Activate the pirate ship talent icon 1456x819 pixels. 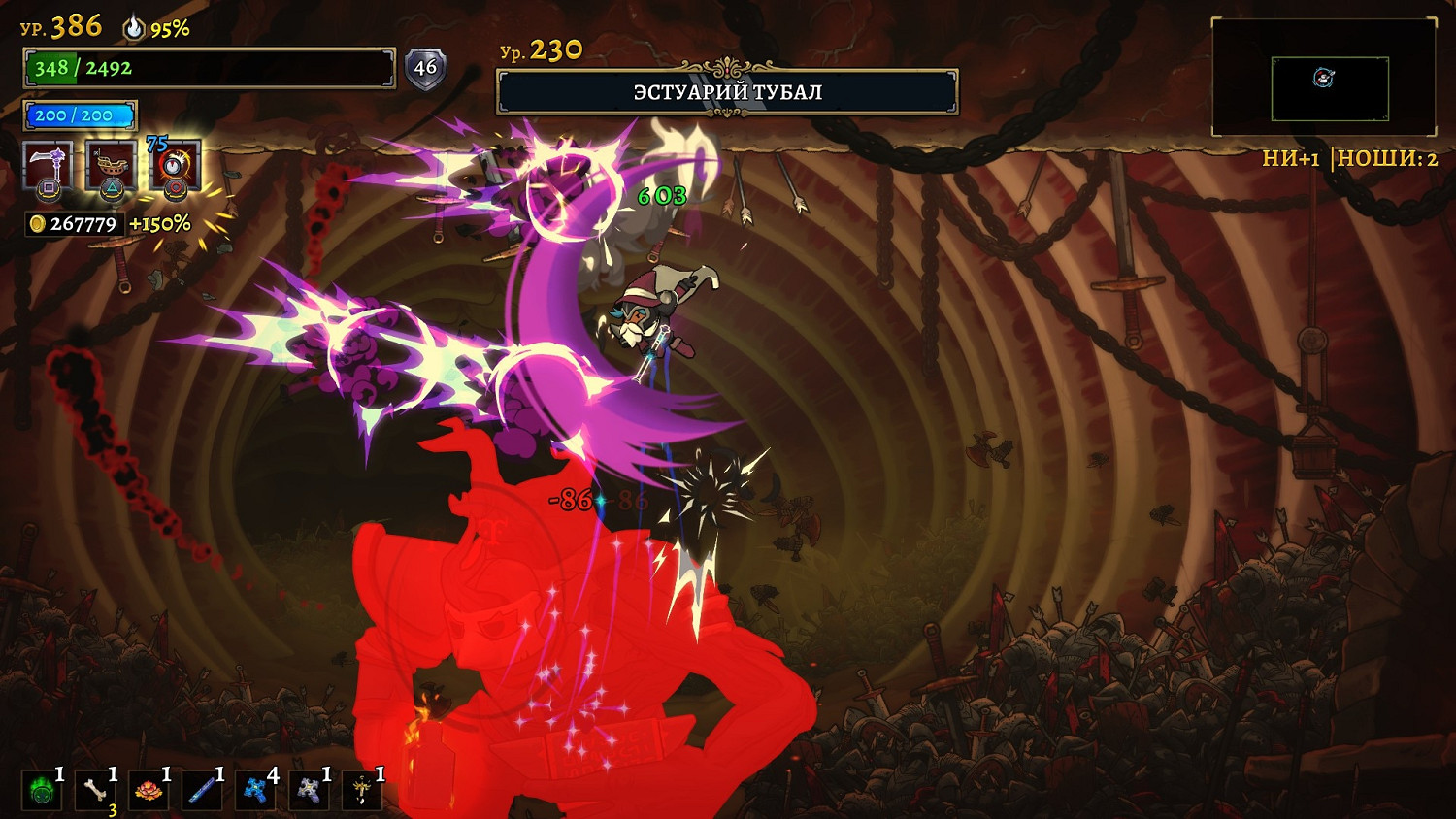tap(111, 166)
